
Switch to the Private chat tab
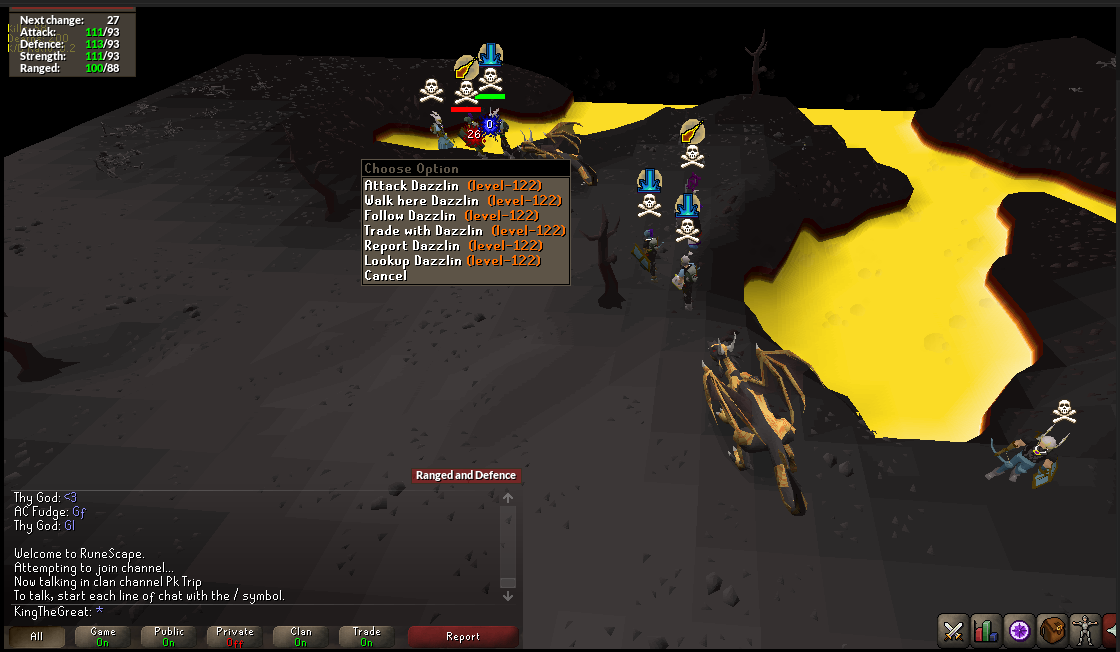point(235,637)
